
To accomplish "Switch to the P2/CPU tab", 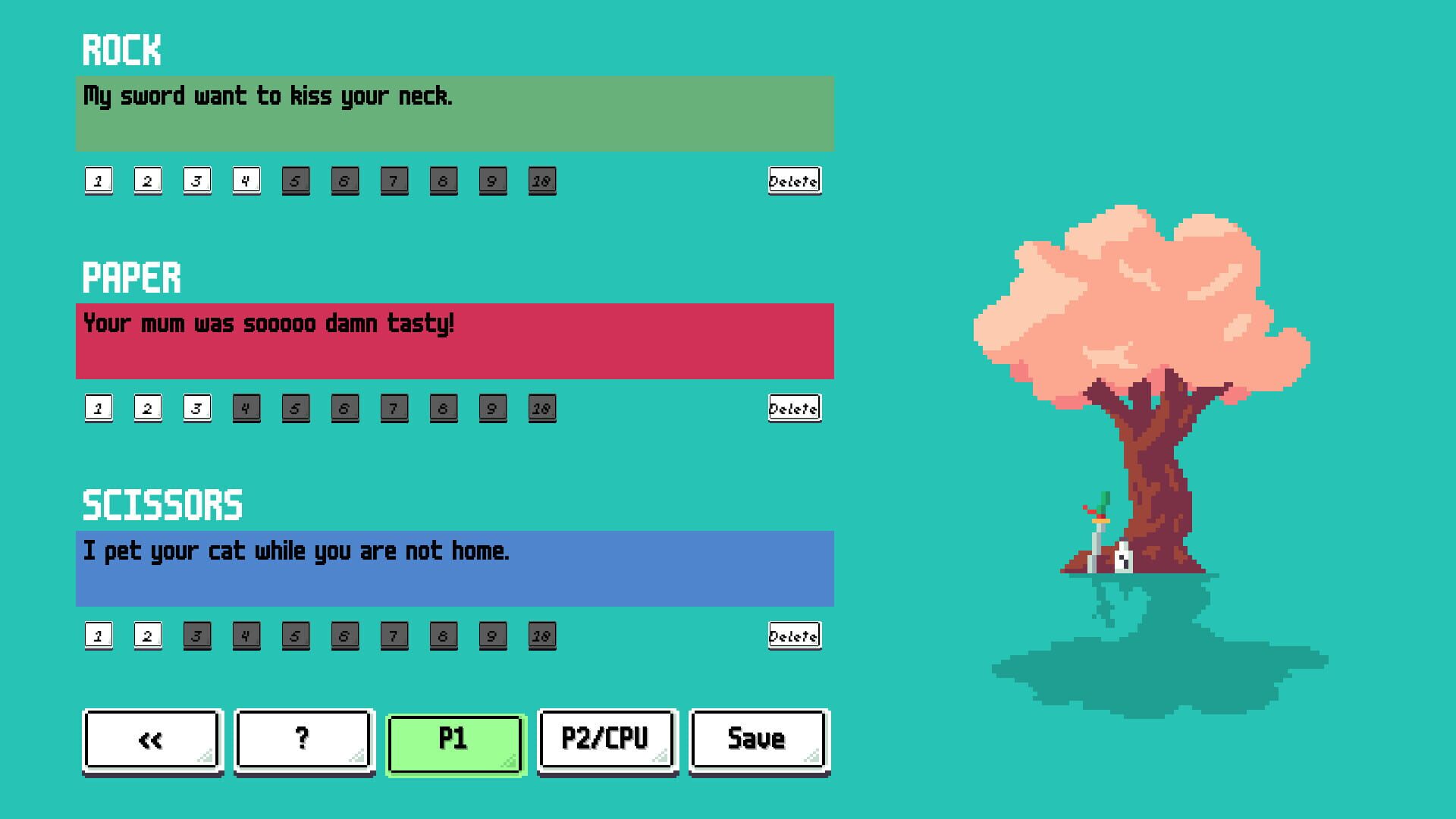I will coord(606,739).
